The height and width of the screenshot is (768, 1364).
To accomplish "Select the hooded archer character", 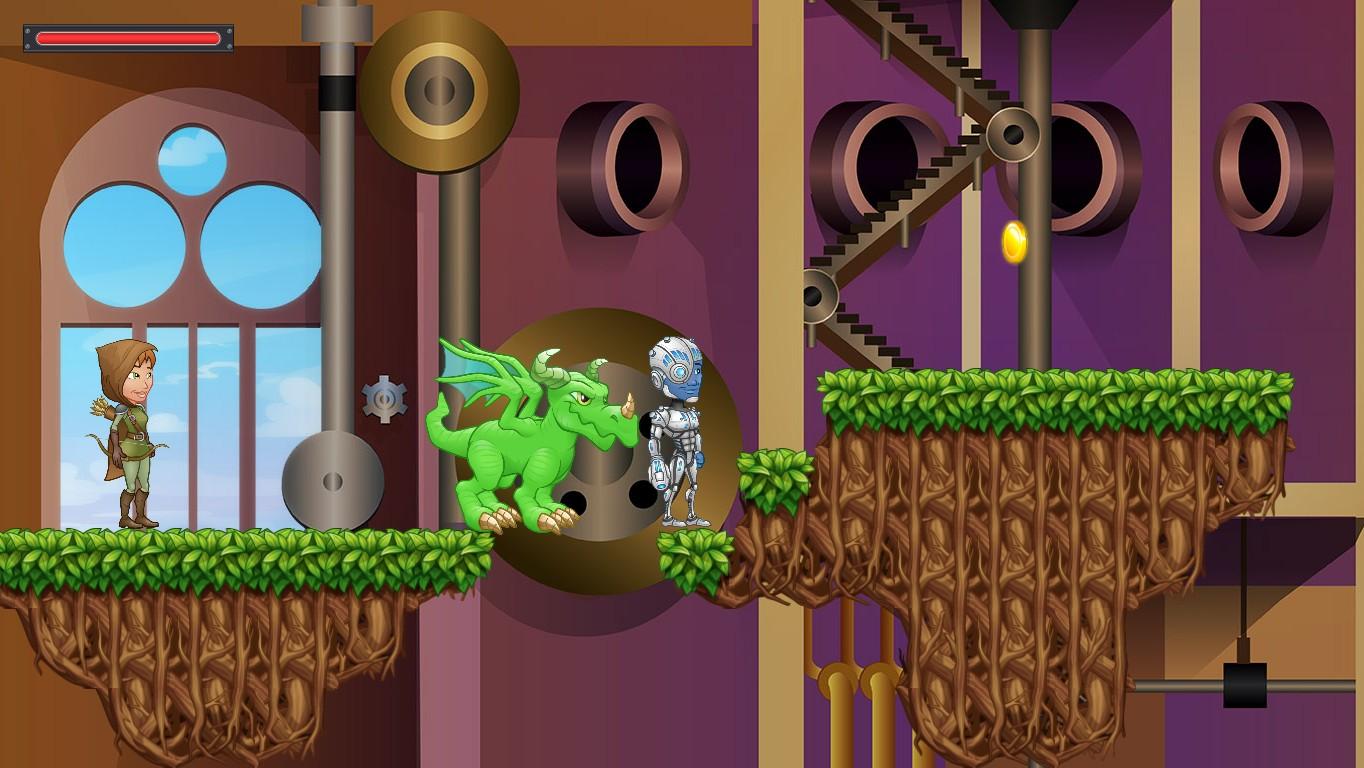I will (x=120, y=430).
